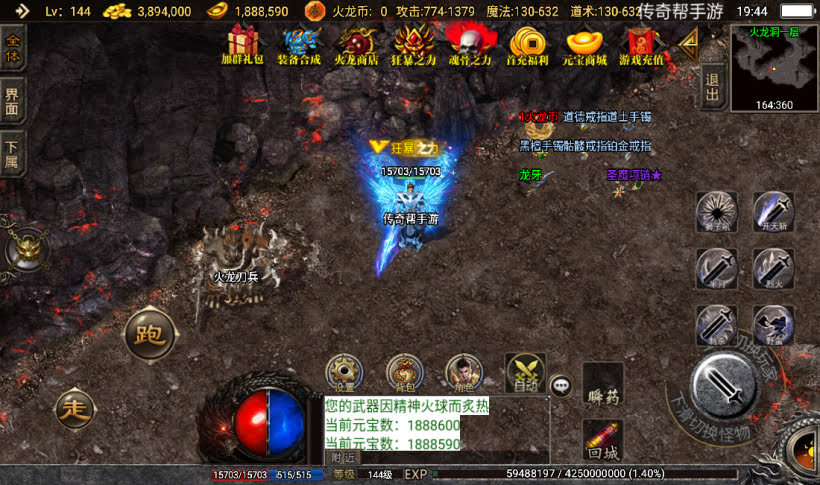Open the 背包 bag inventory
The width and height of the screenshot is (820, 485).
(x=404, y=372)
